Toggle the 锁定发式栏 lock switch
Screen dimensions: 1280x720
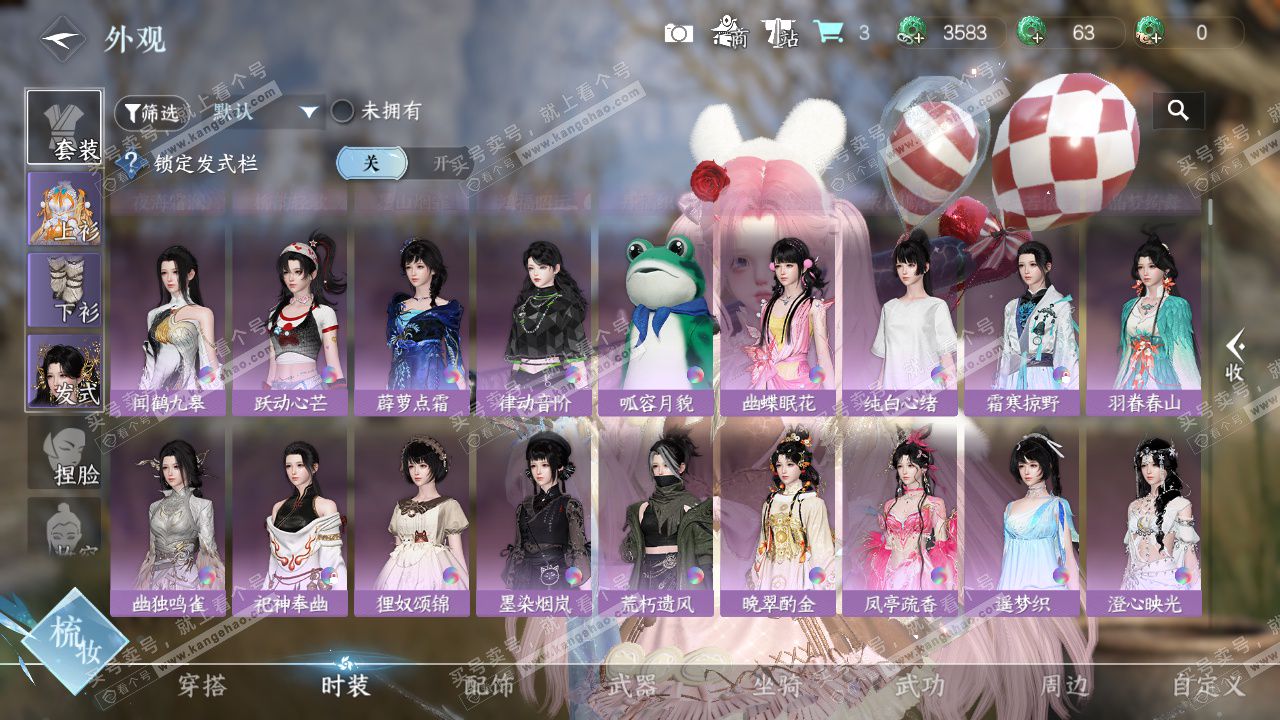coord(403,163)
